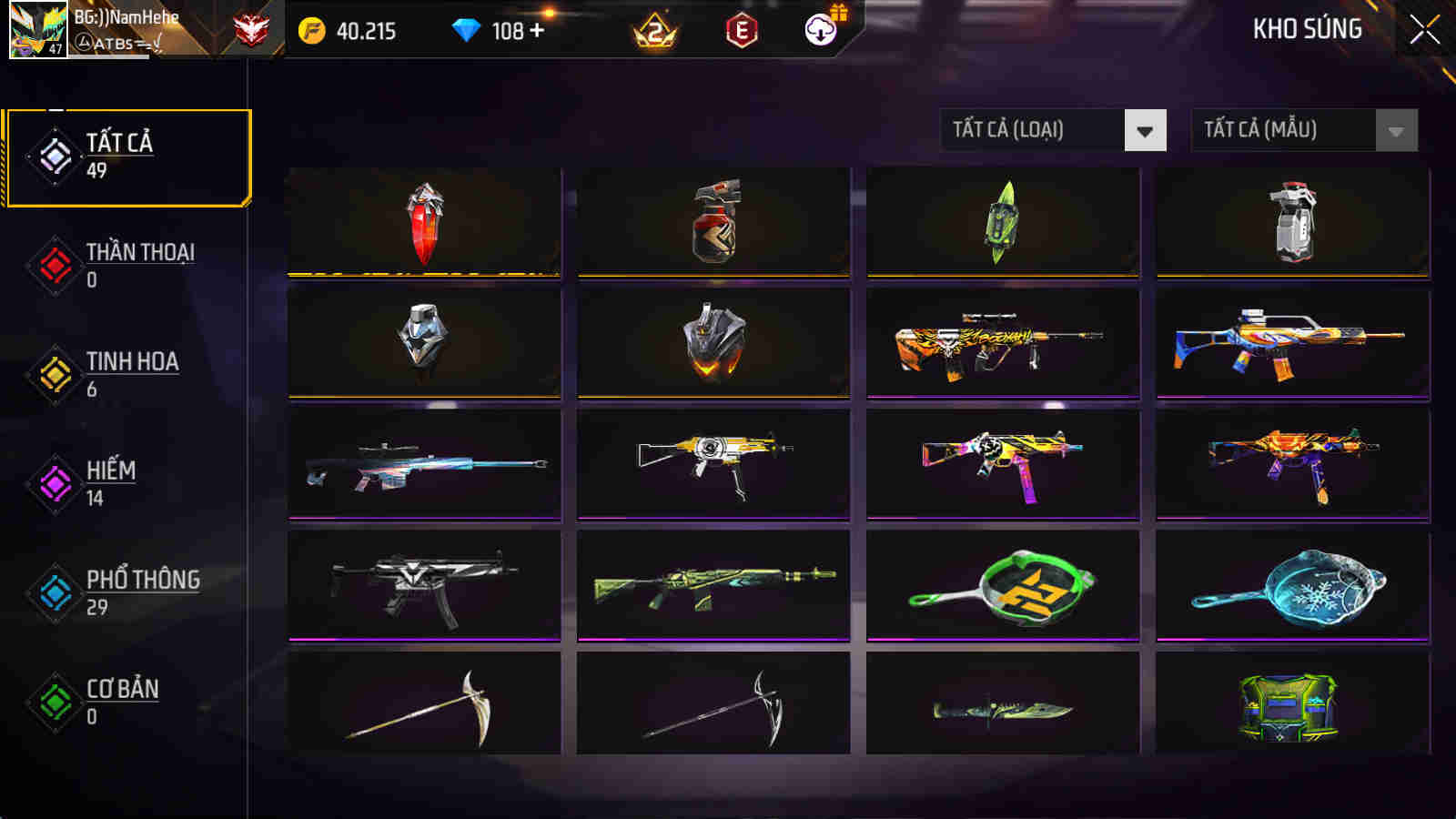This screenshot has height=819, width=1456.
Task: Click the red E event badge
Action: [x=739, y=30]
